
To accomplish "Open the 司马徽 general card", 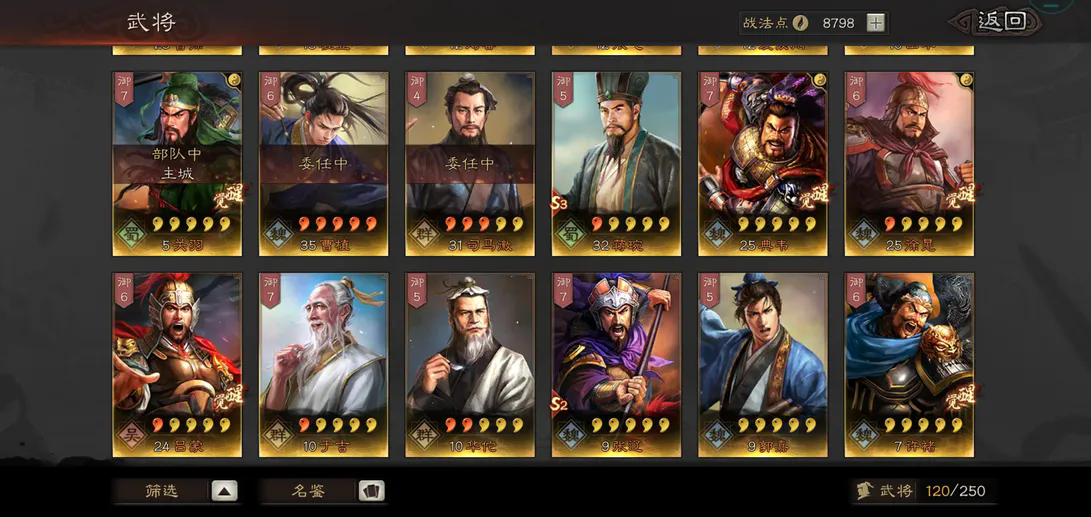I will click(x=469, y=163).
